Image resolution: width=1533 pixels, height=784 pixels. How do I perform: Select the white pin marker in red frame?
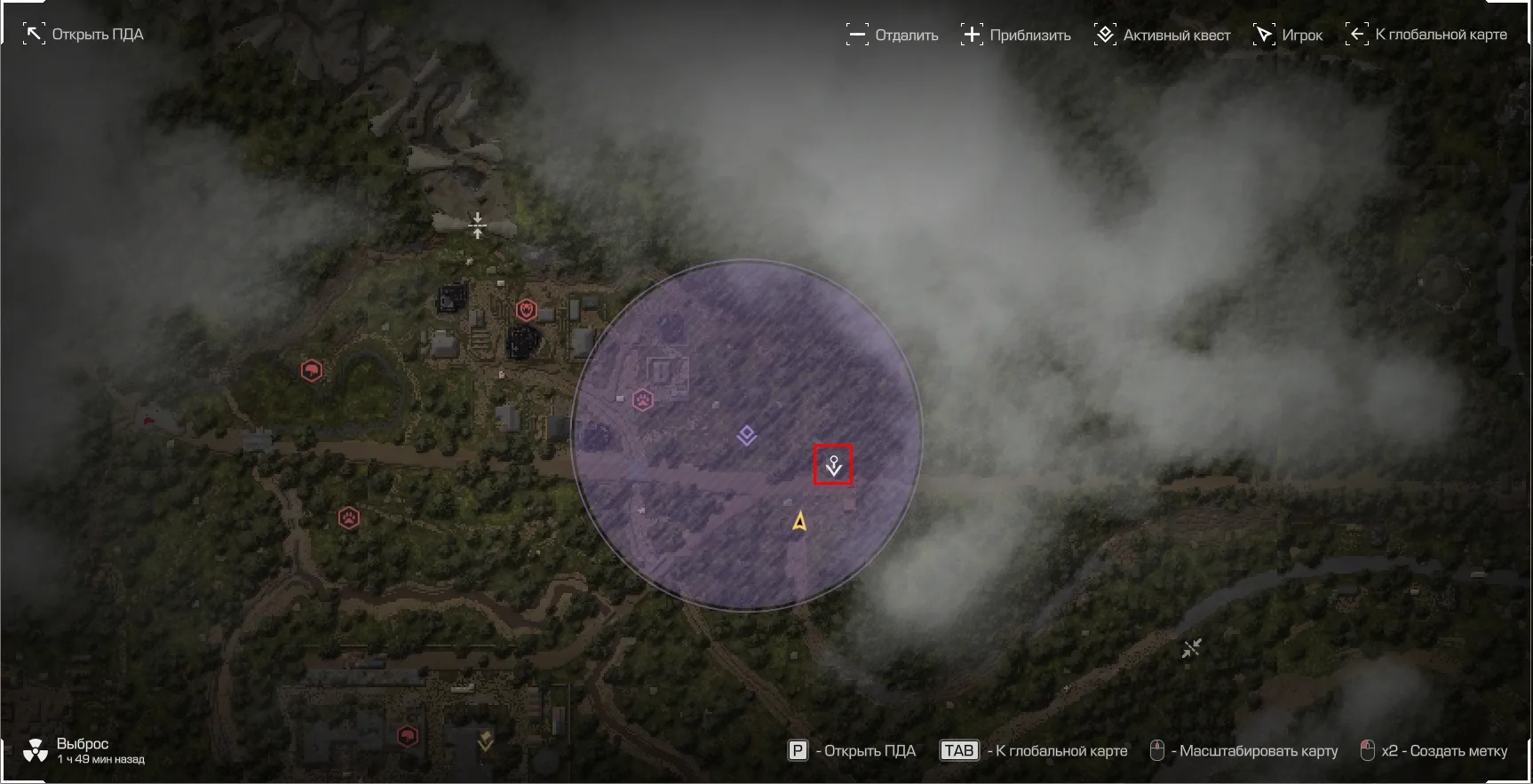(x=833, y=464)
